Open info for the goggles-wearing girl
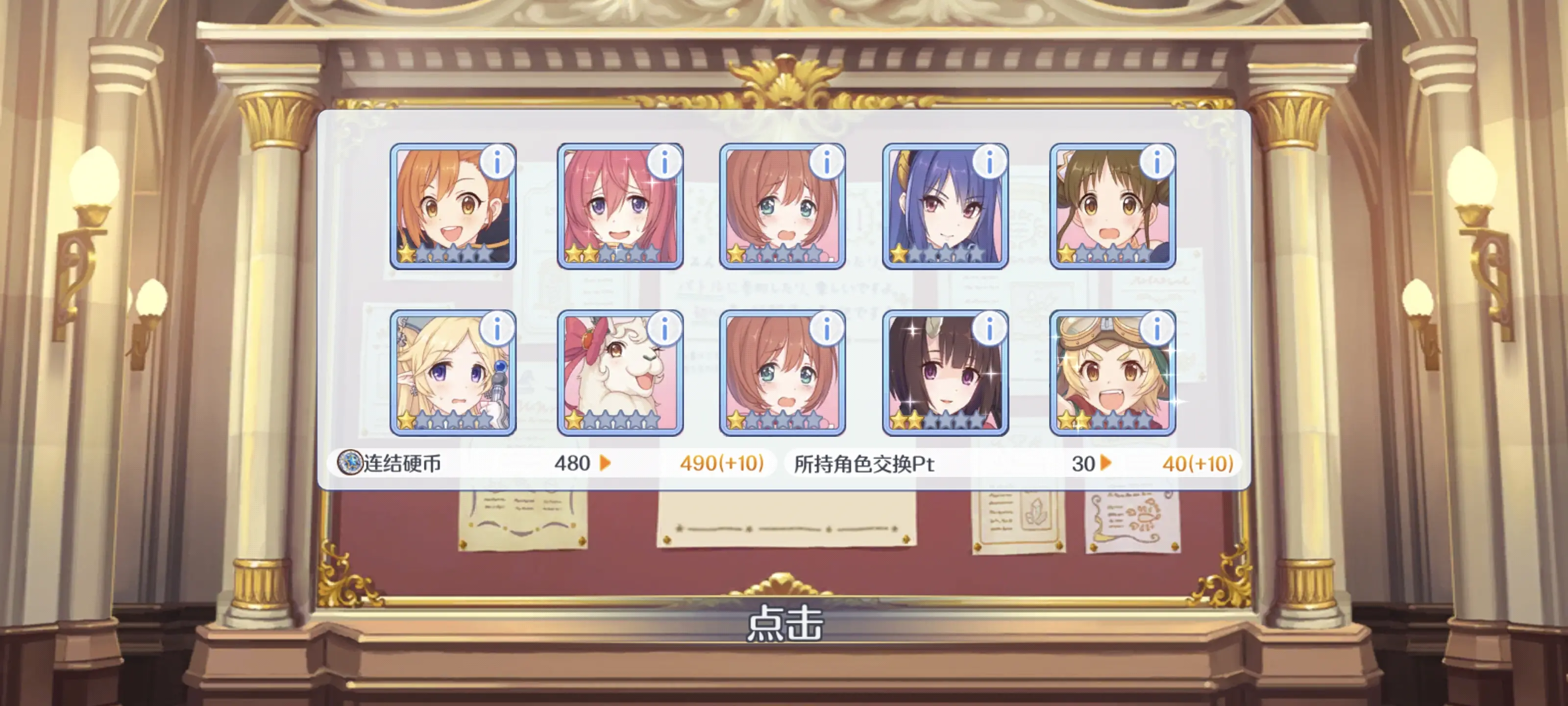This screenshot has height=706, width=1568. (1156, 329)
